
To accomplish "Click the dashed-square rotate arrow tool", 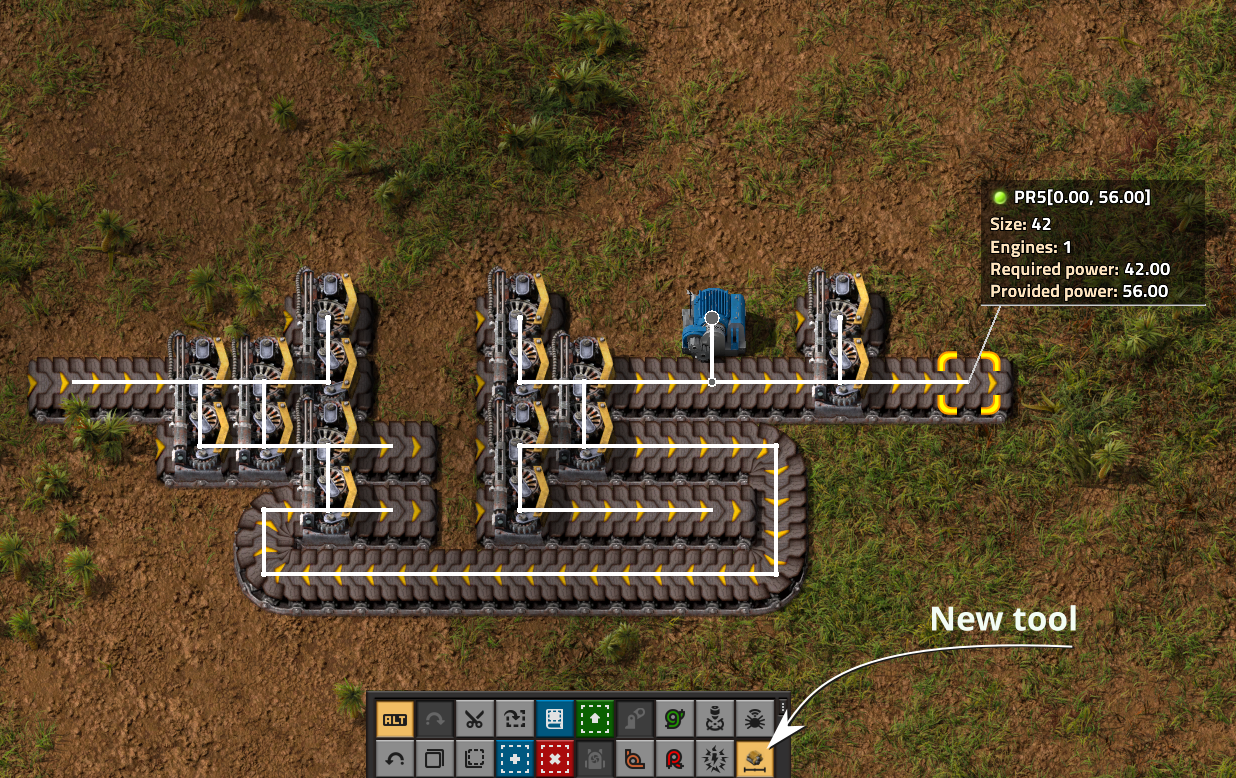I will point(515,719).
